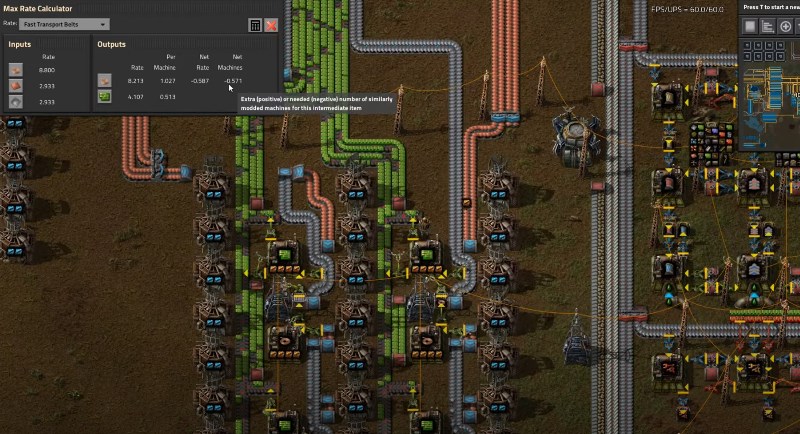Image resolution: width=800 pixels, height=434 pixels.
Task: Click the calculator icon button
Action: click(255, 25)
